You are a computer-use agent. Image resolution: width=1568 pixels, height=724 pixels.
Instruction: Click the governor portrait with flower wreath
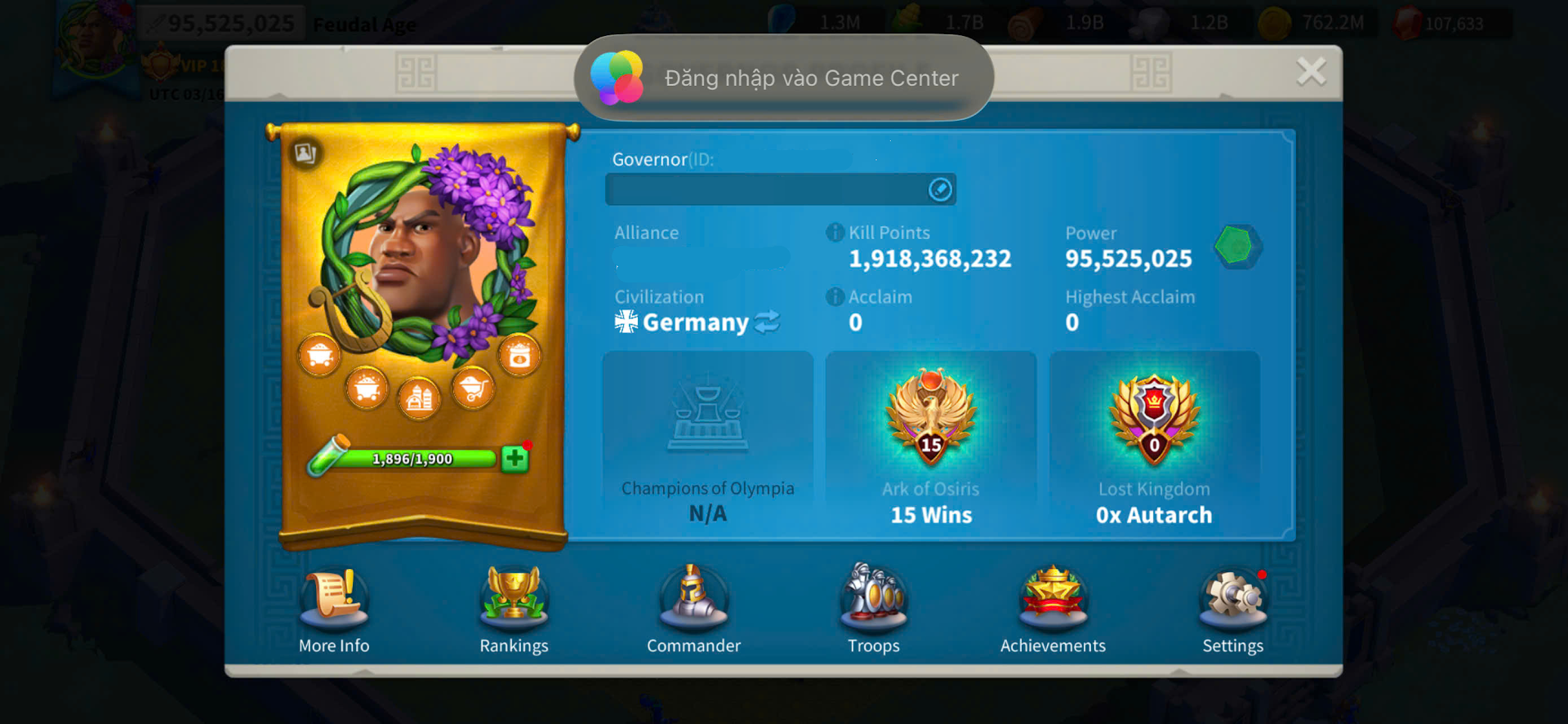click(425, 253)
